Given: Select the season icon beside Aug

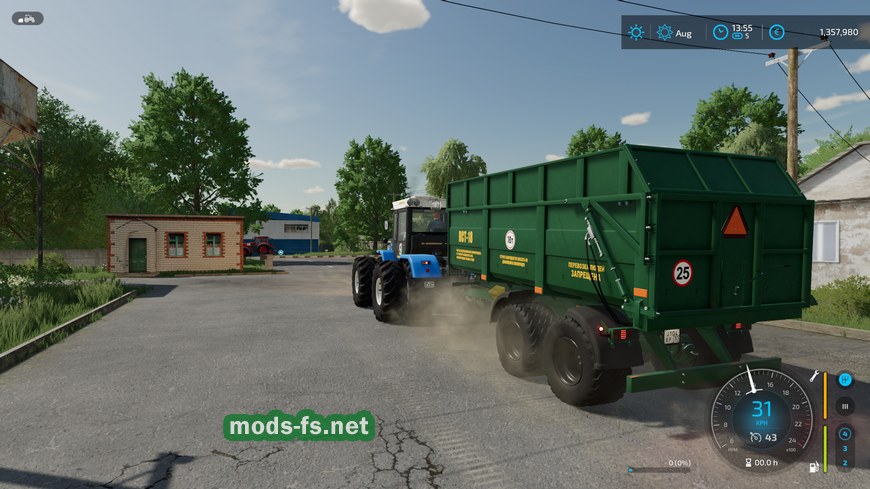Looking at the screenshot, I should (x=664, y=32).
